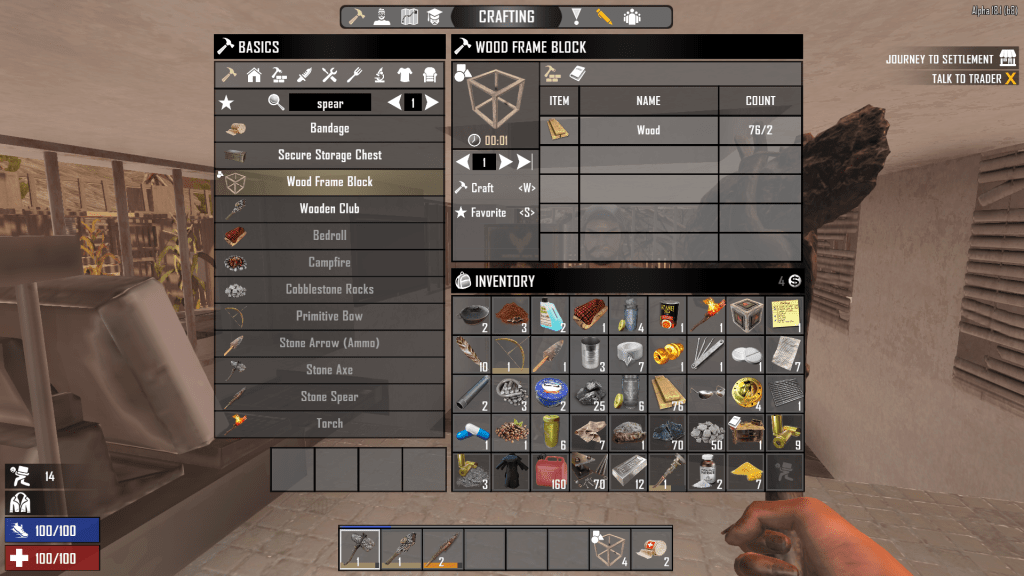
Task: Choose the Secure Storage Chest recipe
Action: (x=329, y=155)
